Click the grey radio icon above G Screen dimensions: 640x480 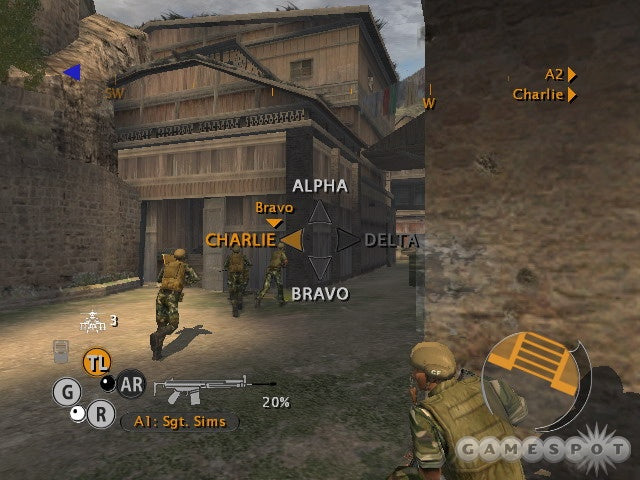pos(60,352)
